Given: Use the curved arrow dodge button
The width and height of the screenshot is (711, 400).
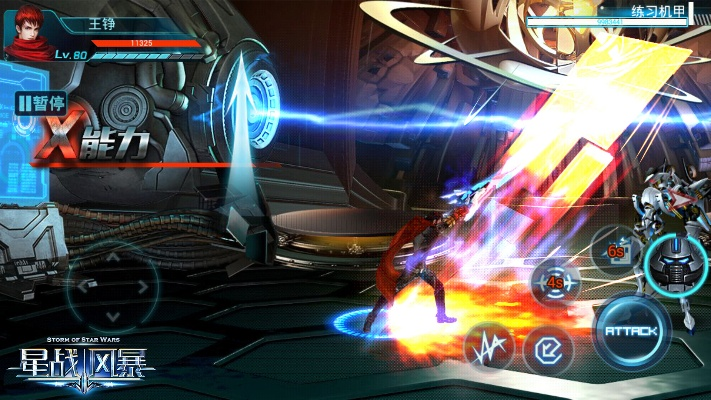Looking at the screenshot, I should 549,349.
